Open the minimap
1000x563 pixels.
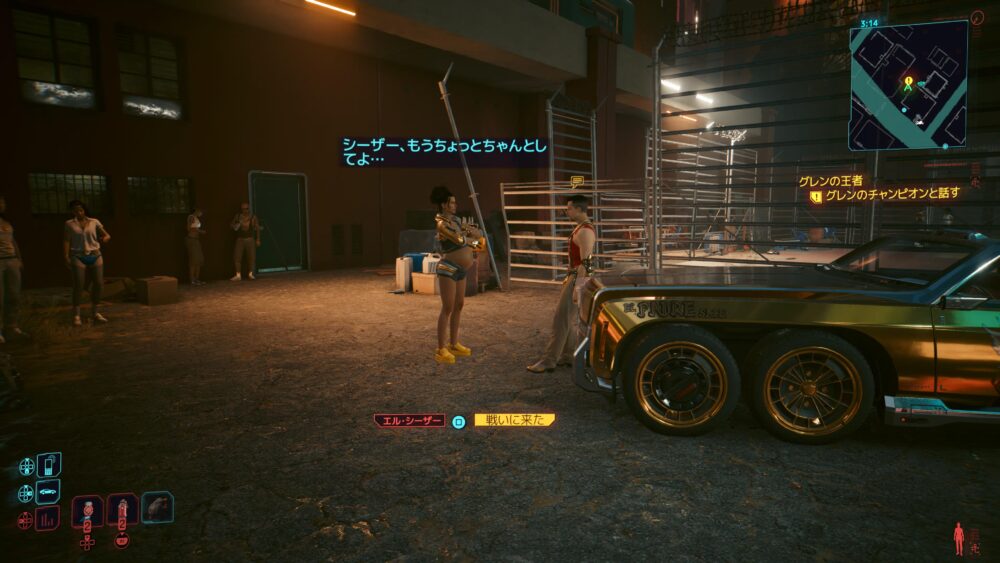[x=908, y=86]
